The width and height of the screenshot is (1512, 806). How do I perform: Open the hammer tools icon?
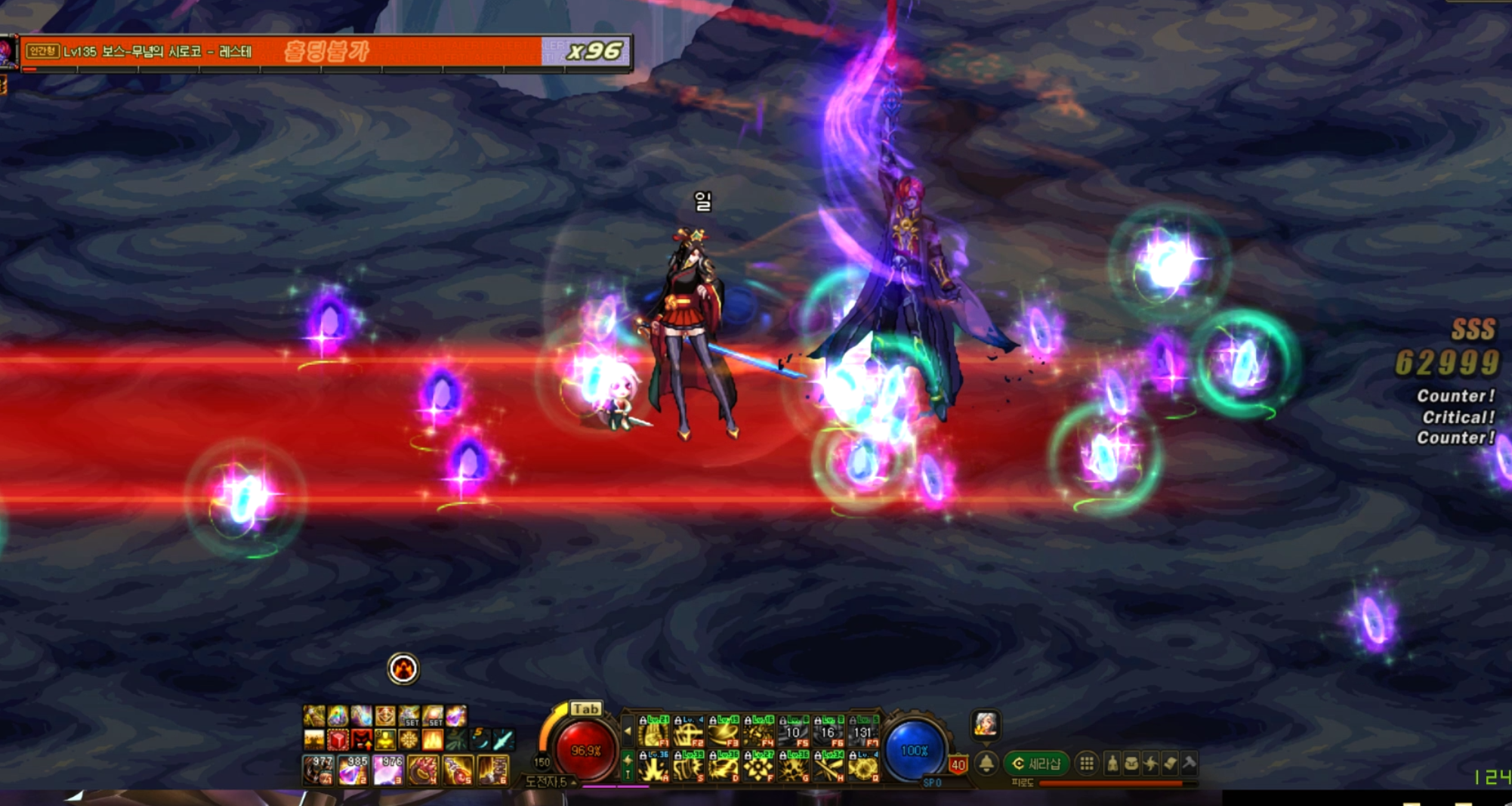1190,764
